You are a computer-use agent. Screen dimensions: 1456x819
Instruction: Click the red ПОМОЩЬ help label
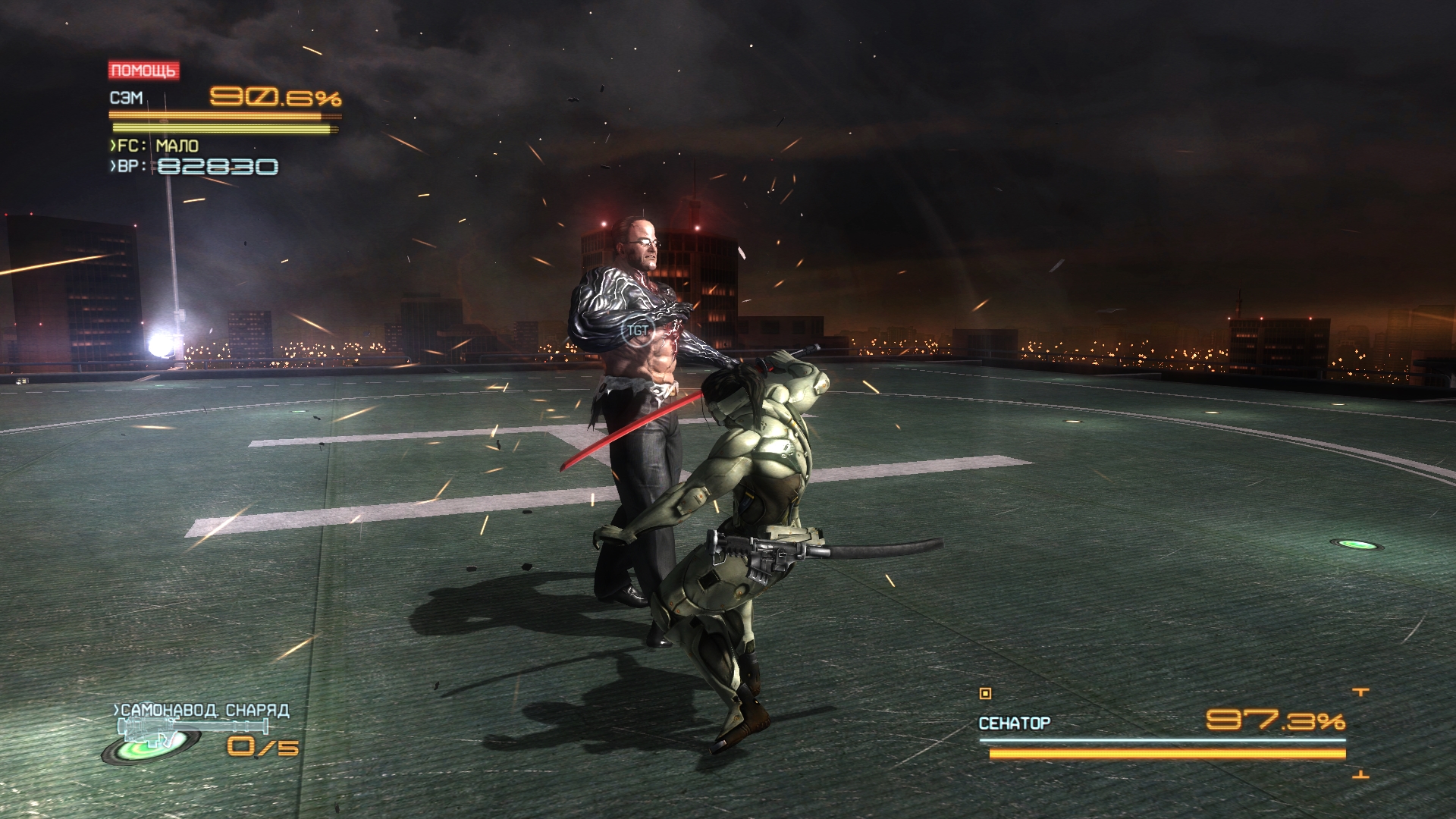point(143,71)
